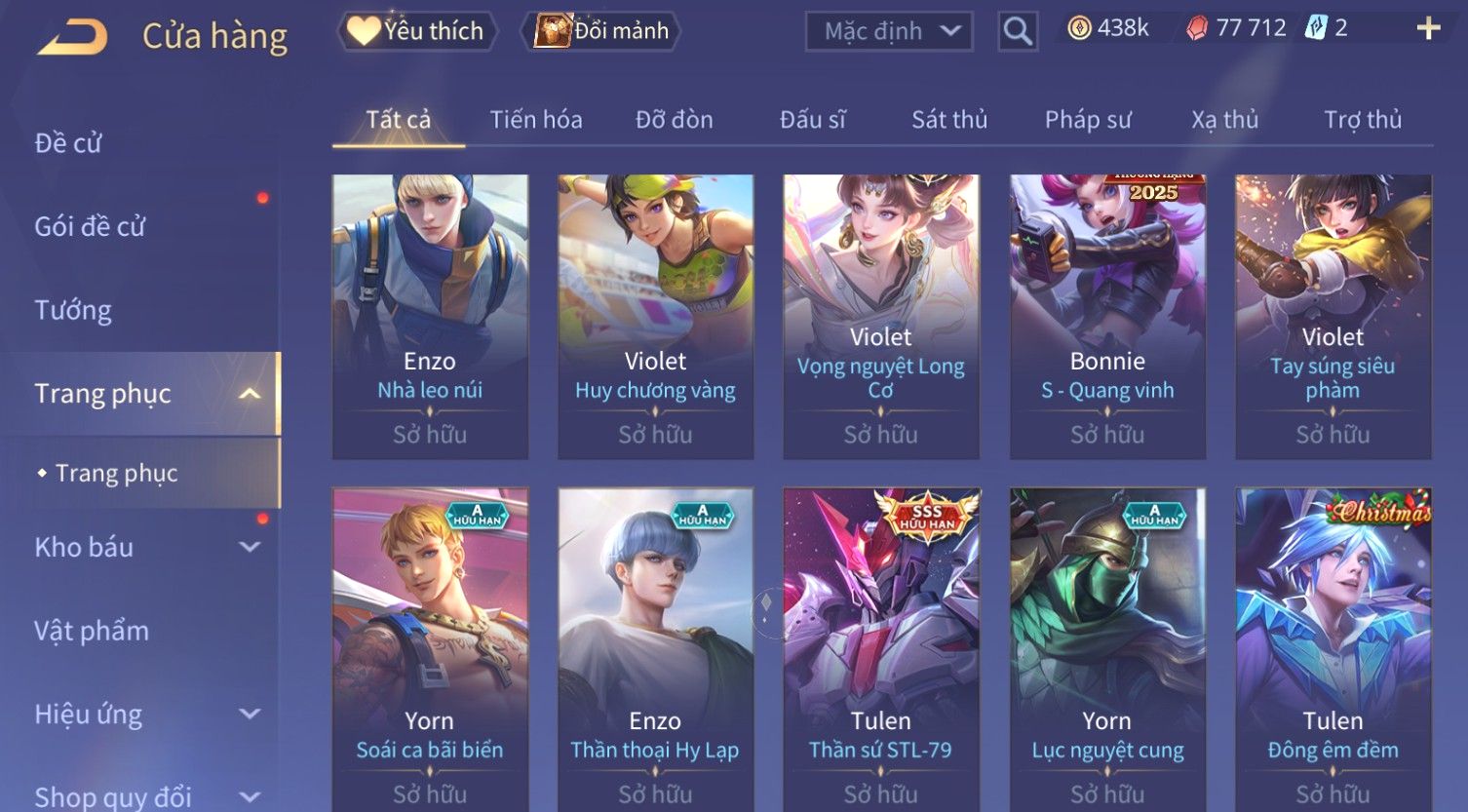
Task: Open the Vật phẩm items section
Action: (x=92, y=631)
